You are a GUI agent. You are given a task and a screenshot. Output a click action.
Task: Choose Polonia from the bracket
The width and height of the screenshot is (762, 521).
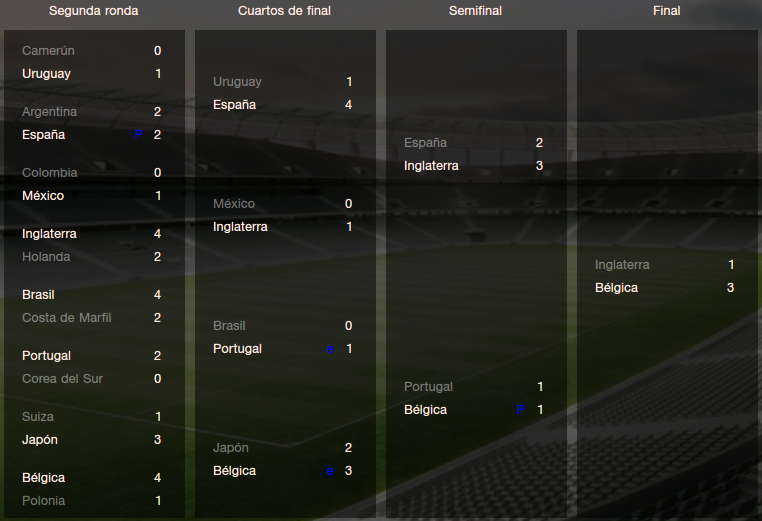(44, 501)
